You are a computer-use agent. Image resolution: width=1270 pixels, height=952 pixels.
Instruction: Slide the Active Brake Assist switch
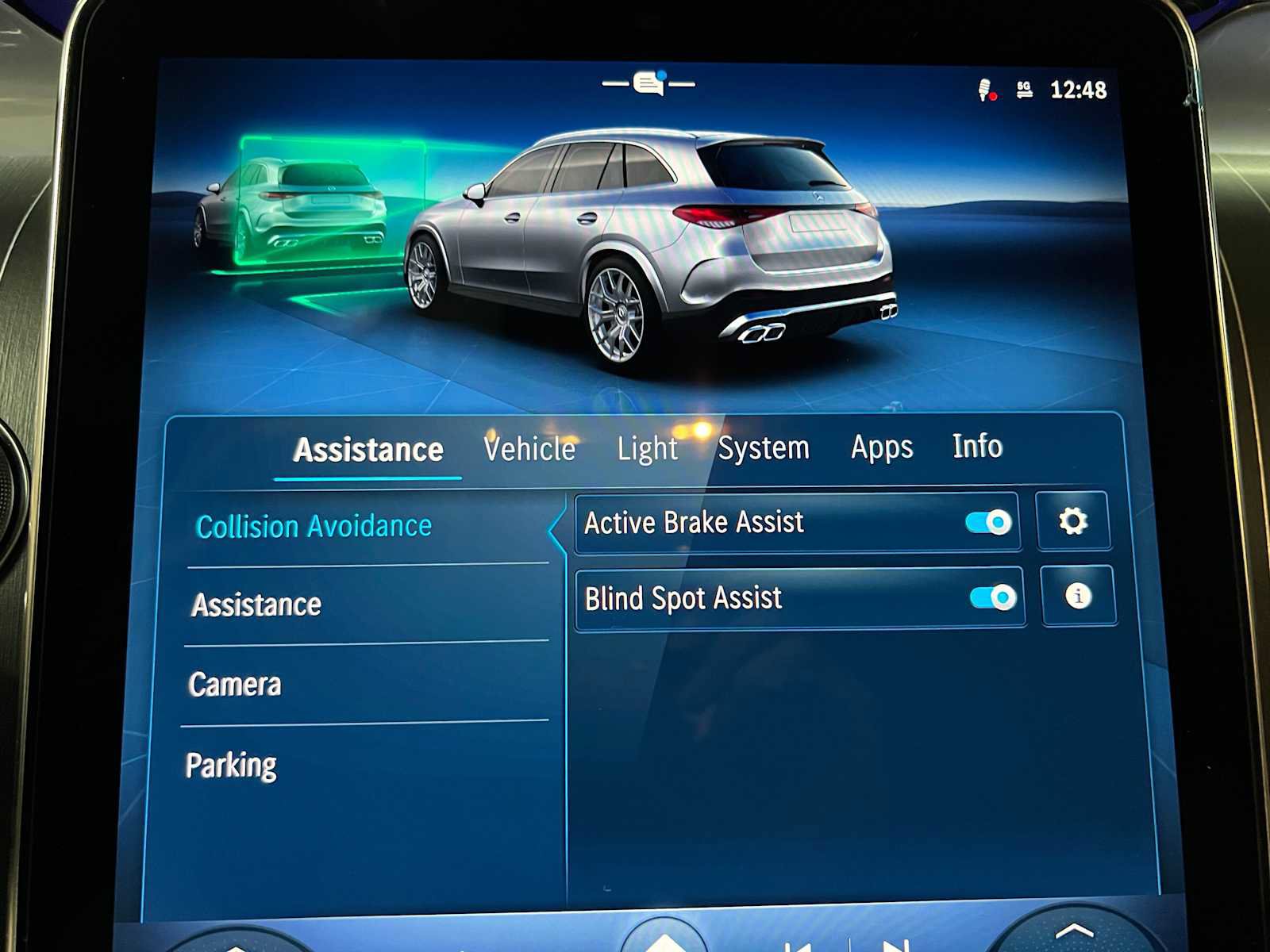coord(988,521)
